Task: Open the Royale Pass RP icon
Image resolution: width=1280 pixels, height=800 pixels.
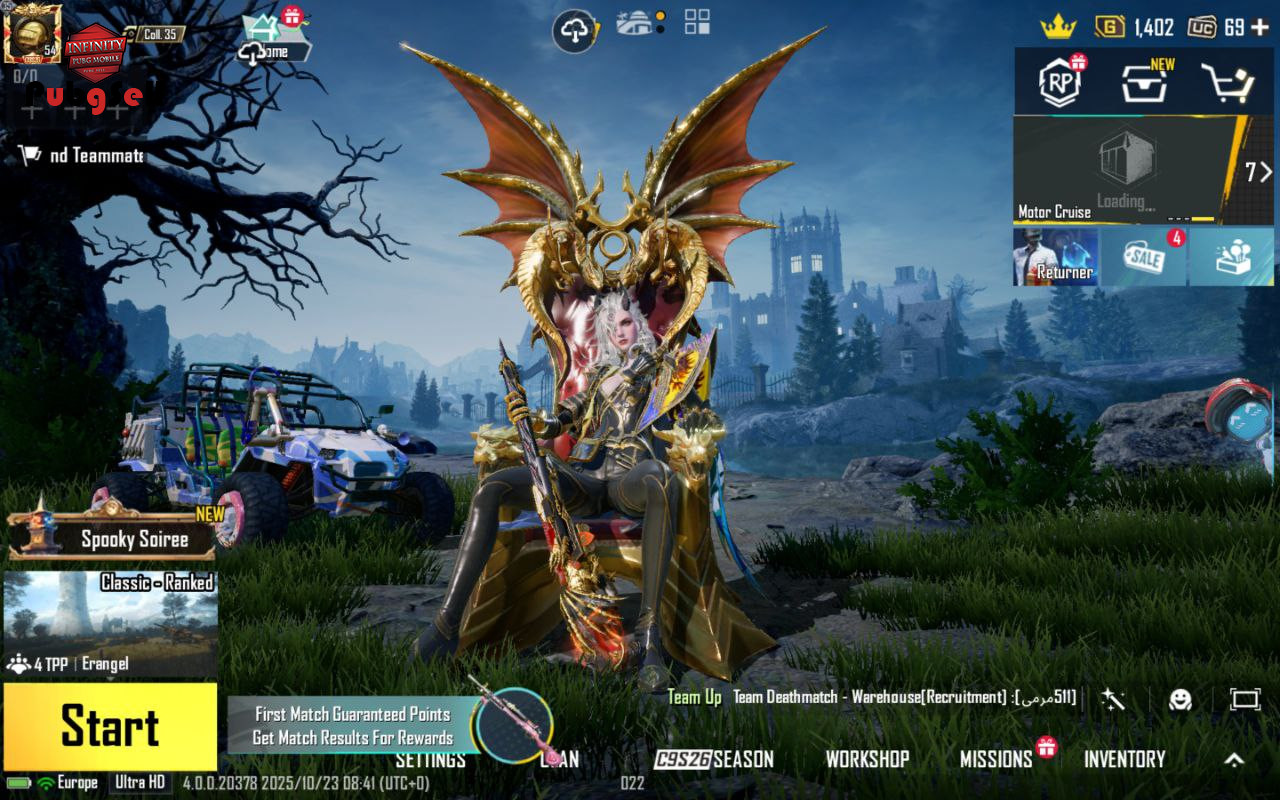Action: pos(1060,83)
